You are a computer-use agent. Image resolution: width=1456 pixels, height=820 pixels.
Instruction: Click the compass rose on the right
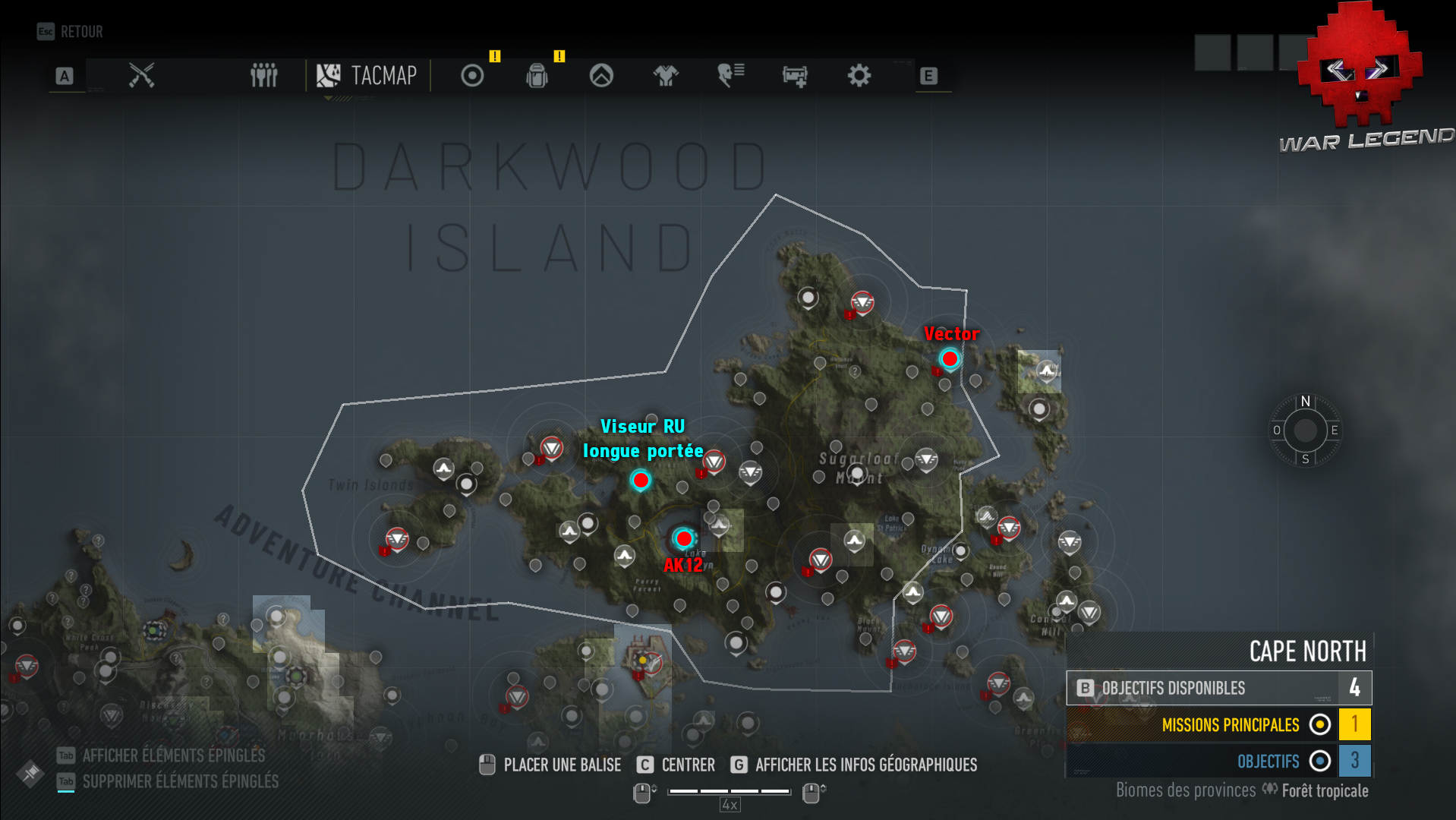[1304, 431]
